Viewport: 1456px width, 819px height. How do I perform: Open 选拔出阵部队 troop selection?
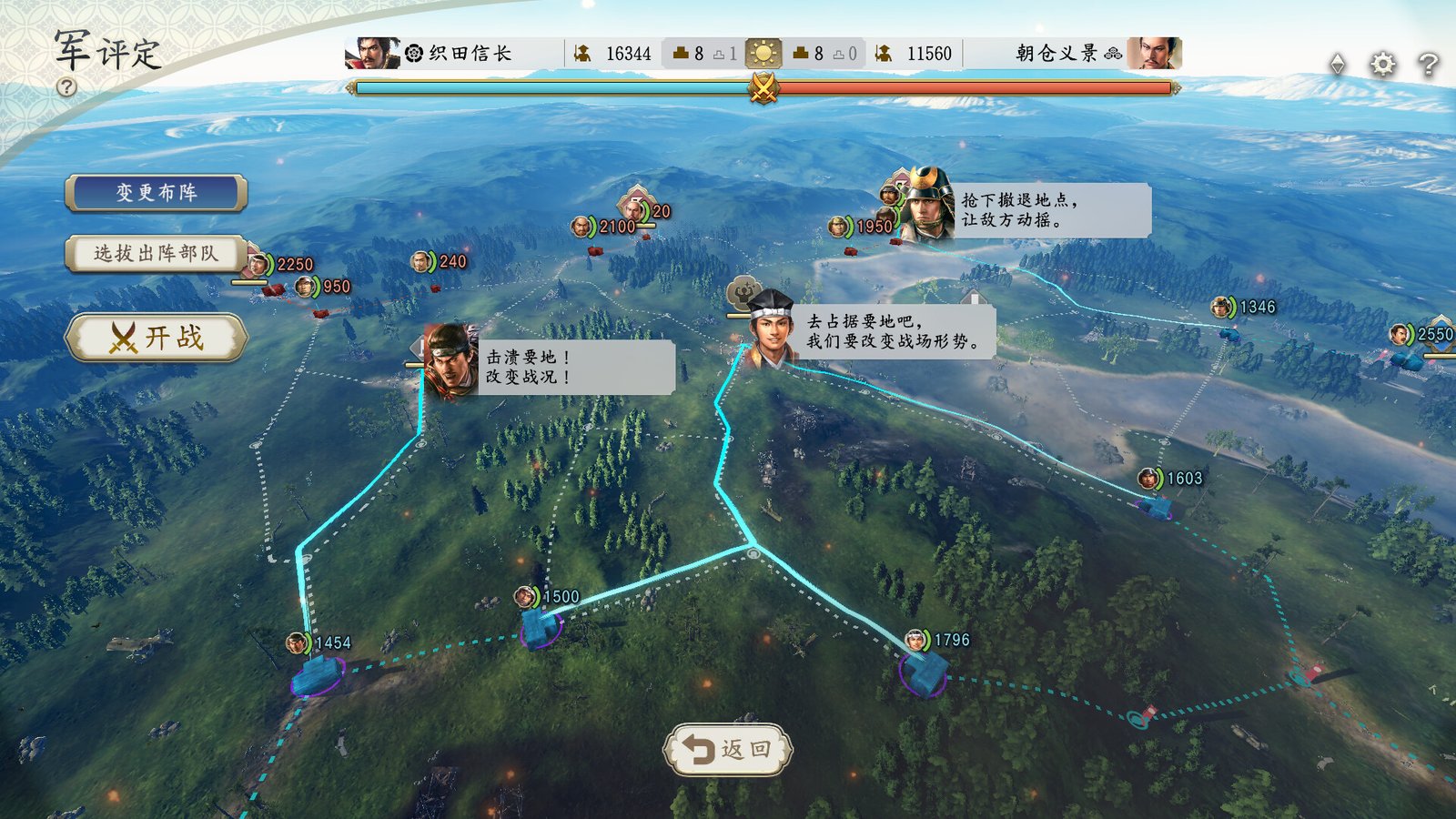(153, 255)
